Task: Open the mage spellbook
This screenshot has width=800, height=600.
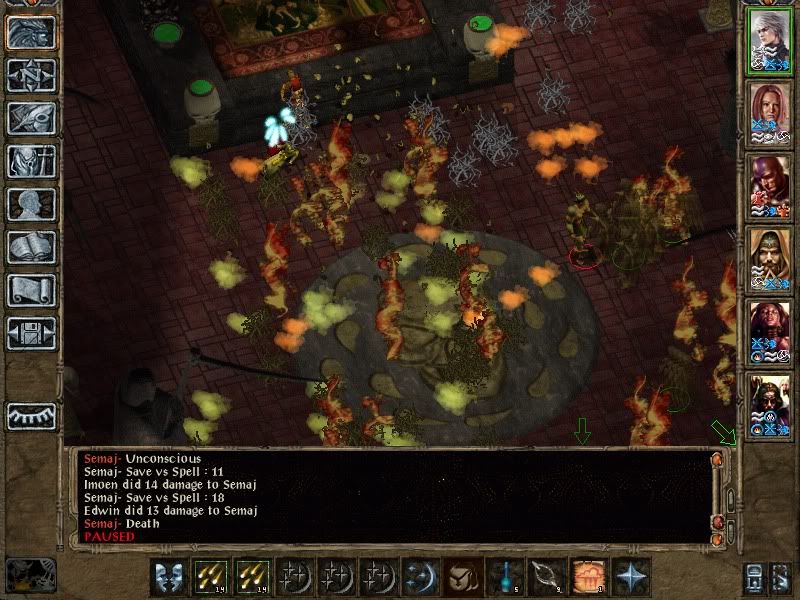Action: pos(31,248)
